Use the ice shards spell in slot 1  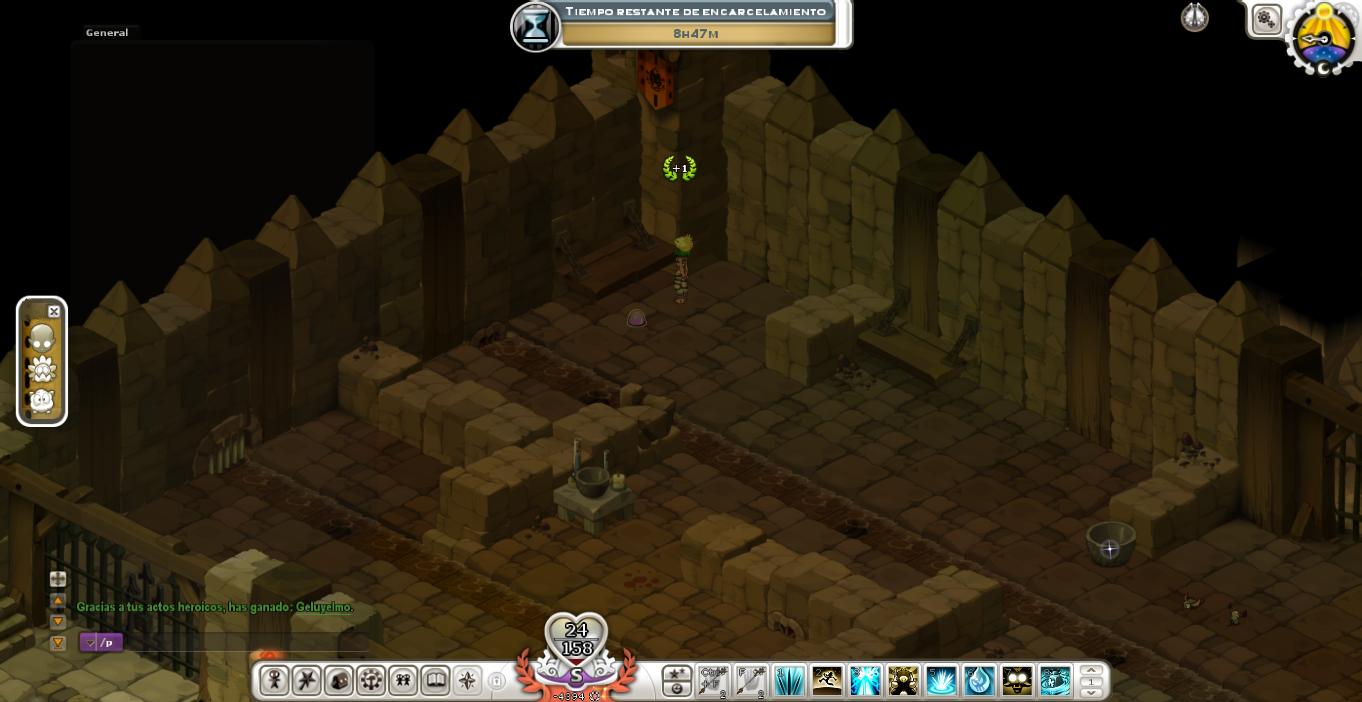pos(789,680)
